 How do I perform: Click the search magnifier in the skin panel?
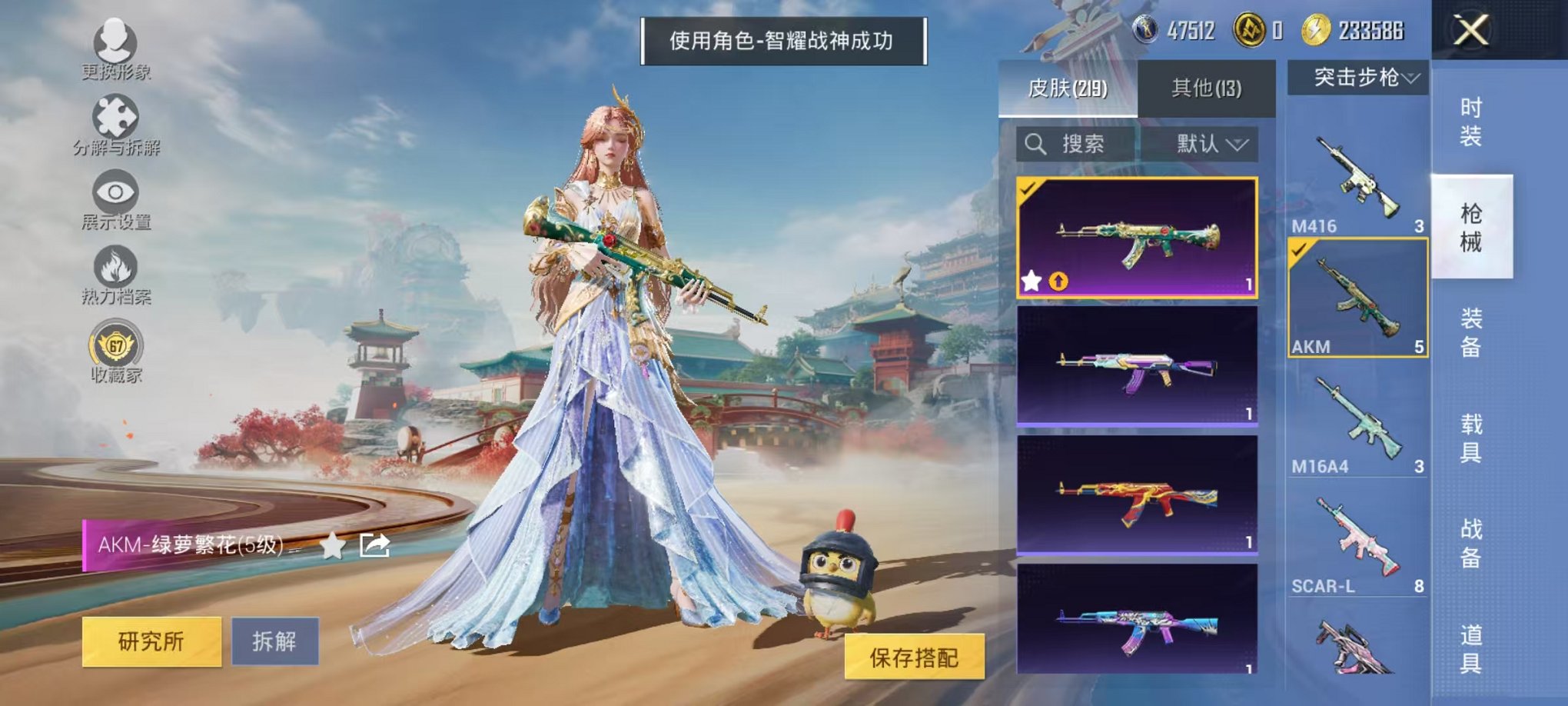(1036, 145)
